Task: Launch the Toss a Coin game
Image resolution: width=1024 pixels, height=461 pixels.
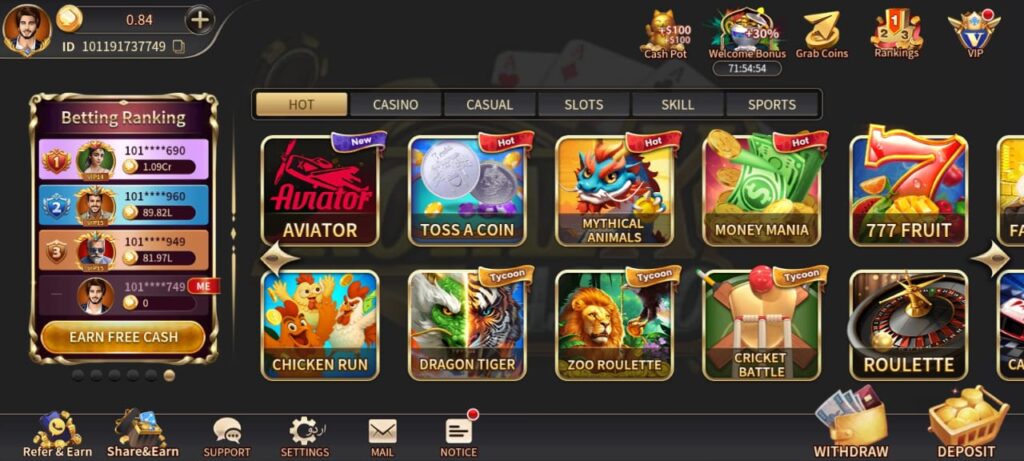Action: 467,191
